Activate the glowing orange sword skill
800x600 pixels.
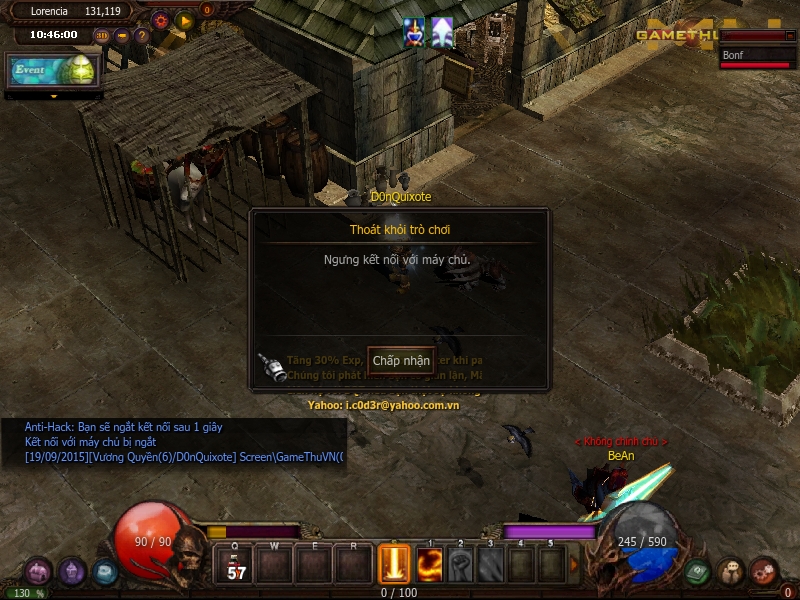click(395, 565)
